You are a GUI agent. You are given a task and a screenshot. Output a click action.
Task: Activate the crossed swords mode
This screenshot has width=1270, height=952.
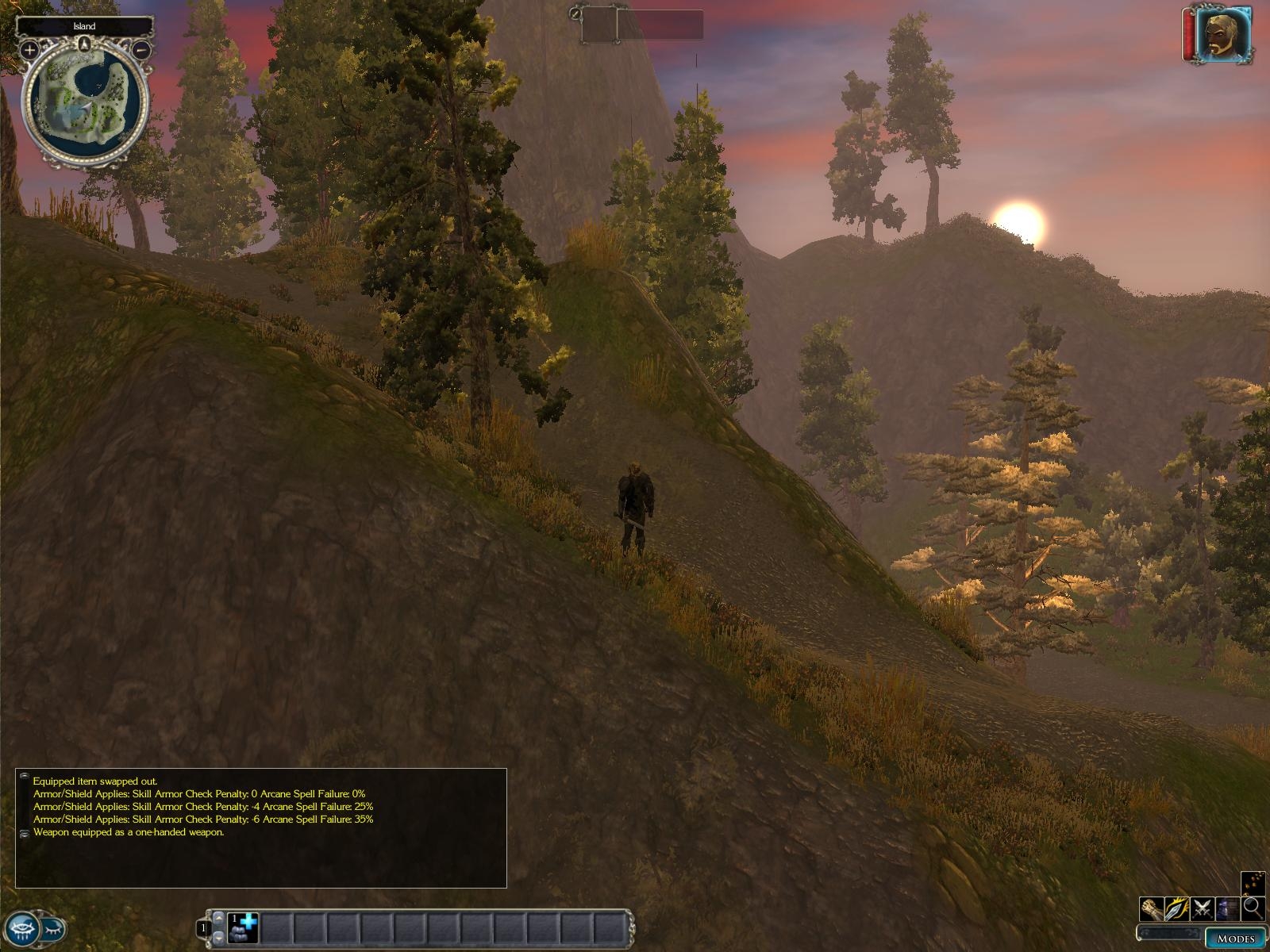tap(1203, 908)
